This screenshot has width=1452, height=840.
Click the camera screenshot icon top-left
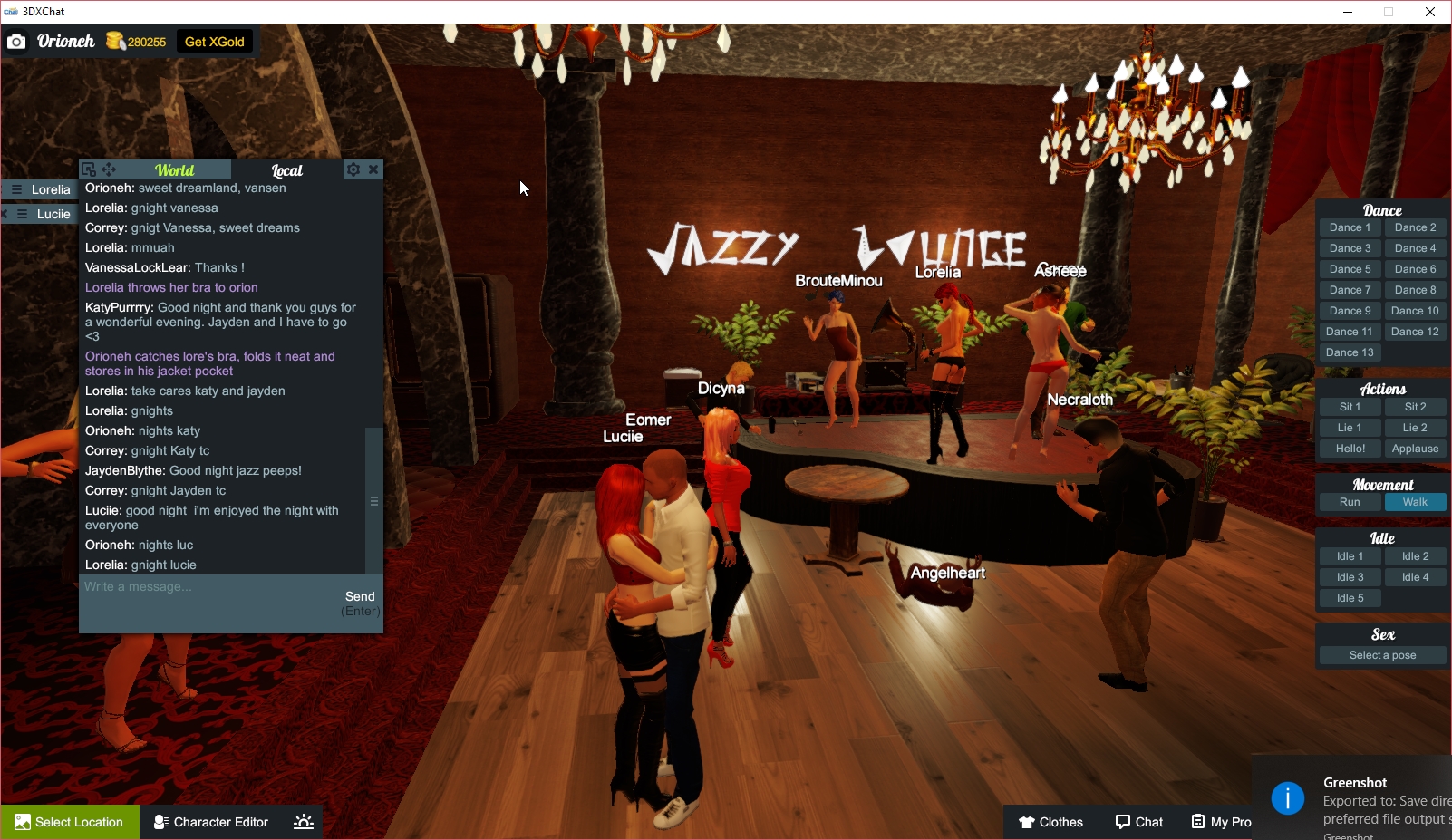click(16, 41)
